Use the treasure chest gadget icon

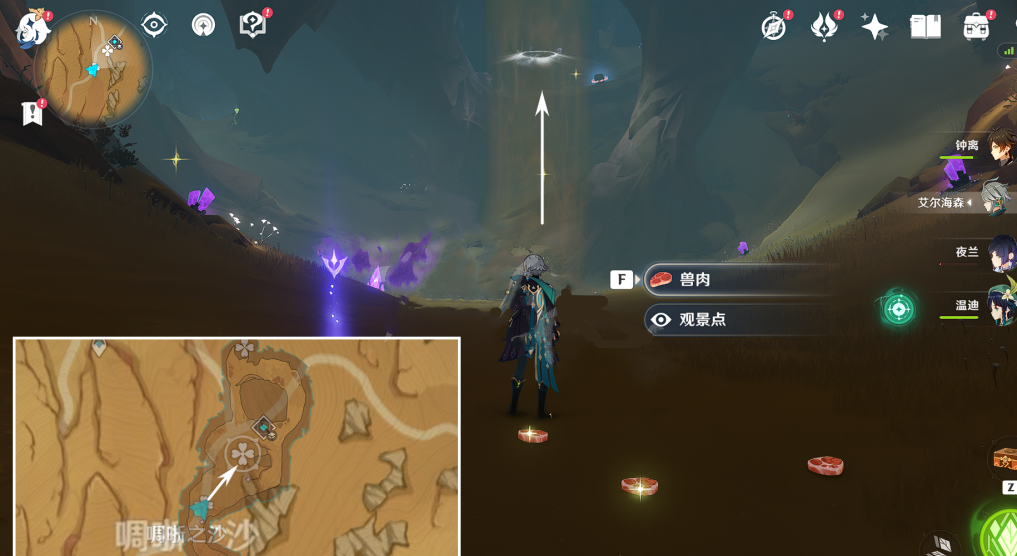(1003, 459)
